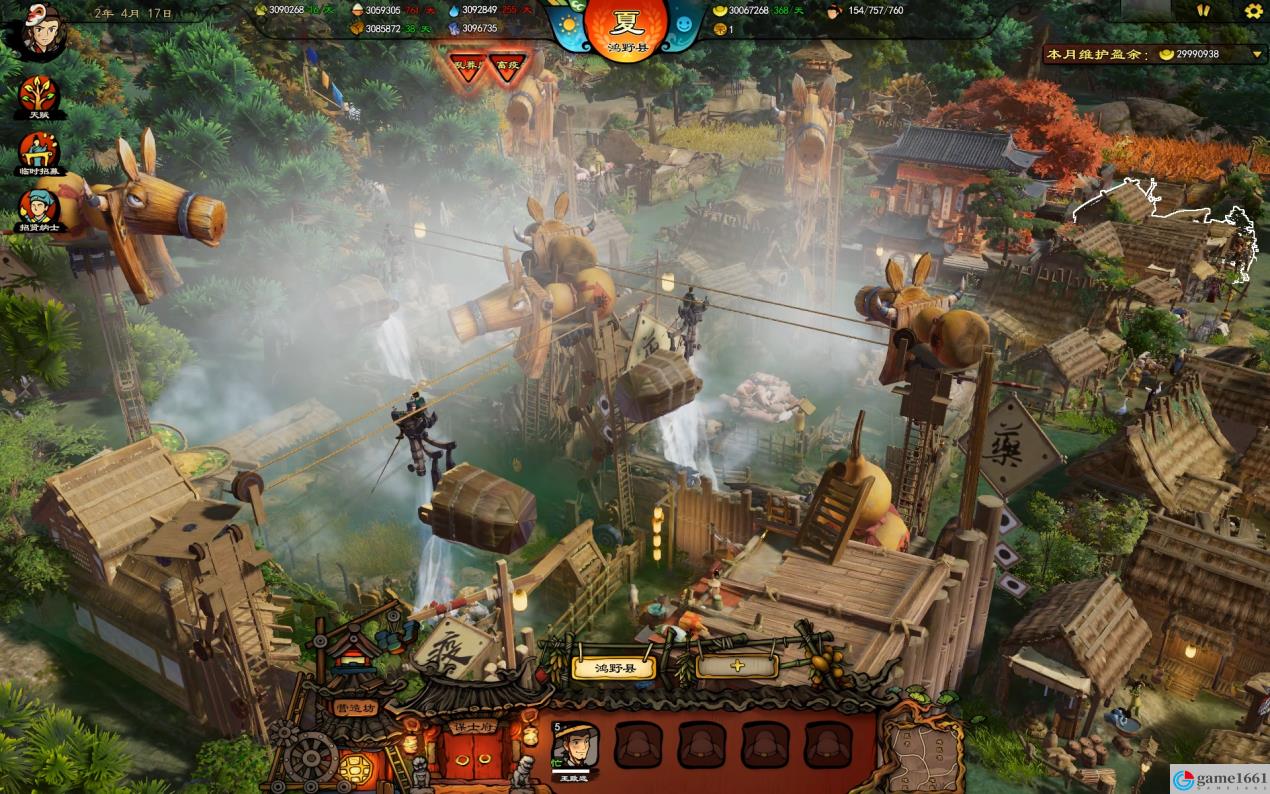Click the red warning triangle left of 畜疫

tap(467, 66)
